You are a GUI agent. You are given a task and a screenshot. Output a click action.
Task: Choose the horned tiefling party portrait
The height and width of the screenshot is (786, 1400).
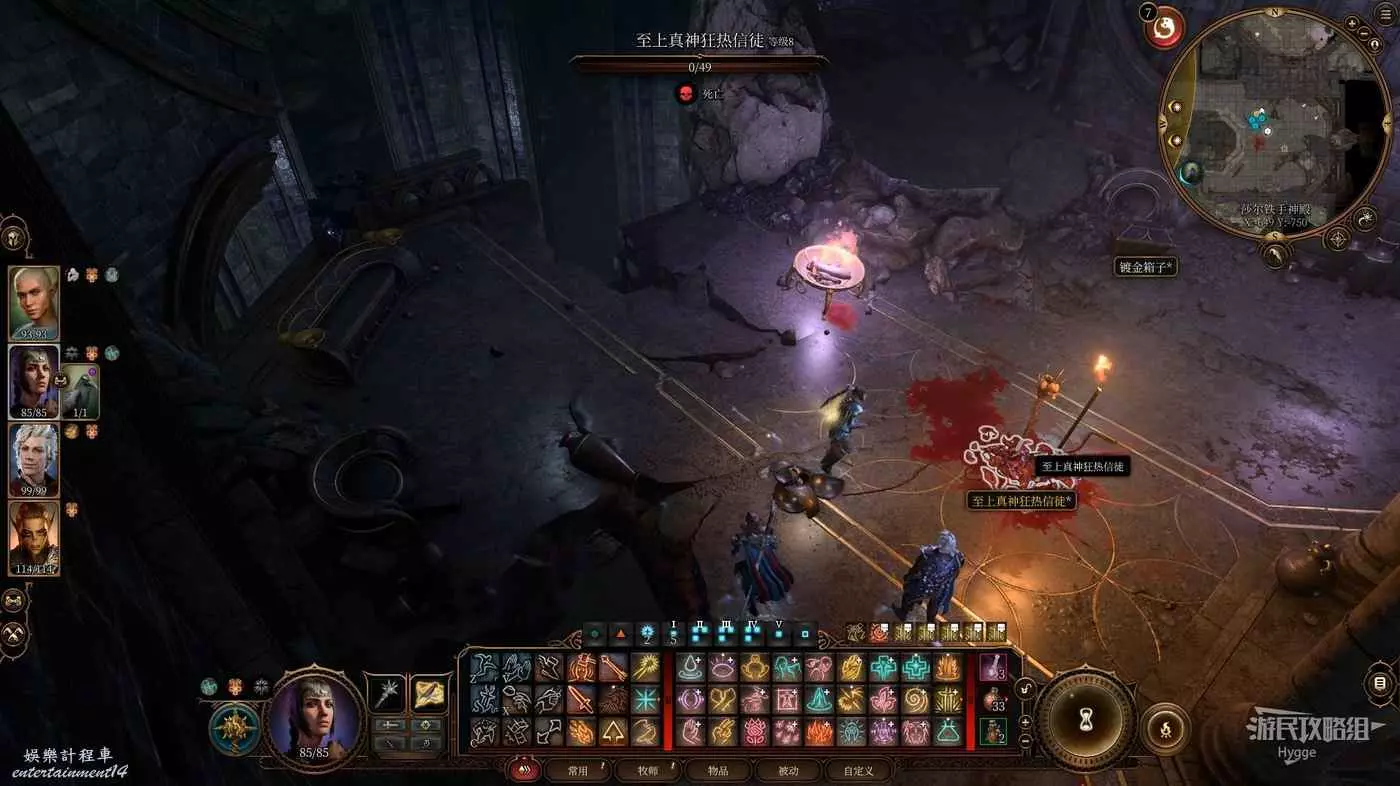pos(34,537)
